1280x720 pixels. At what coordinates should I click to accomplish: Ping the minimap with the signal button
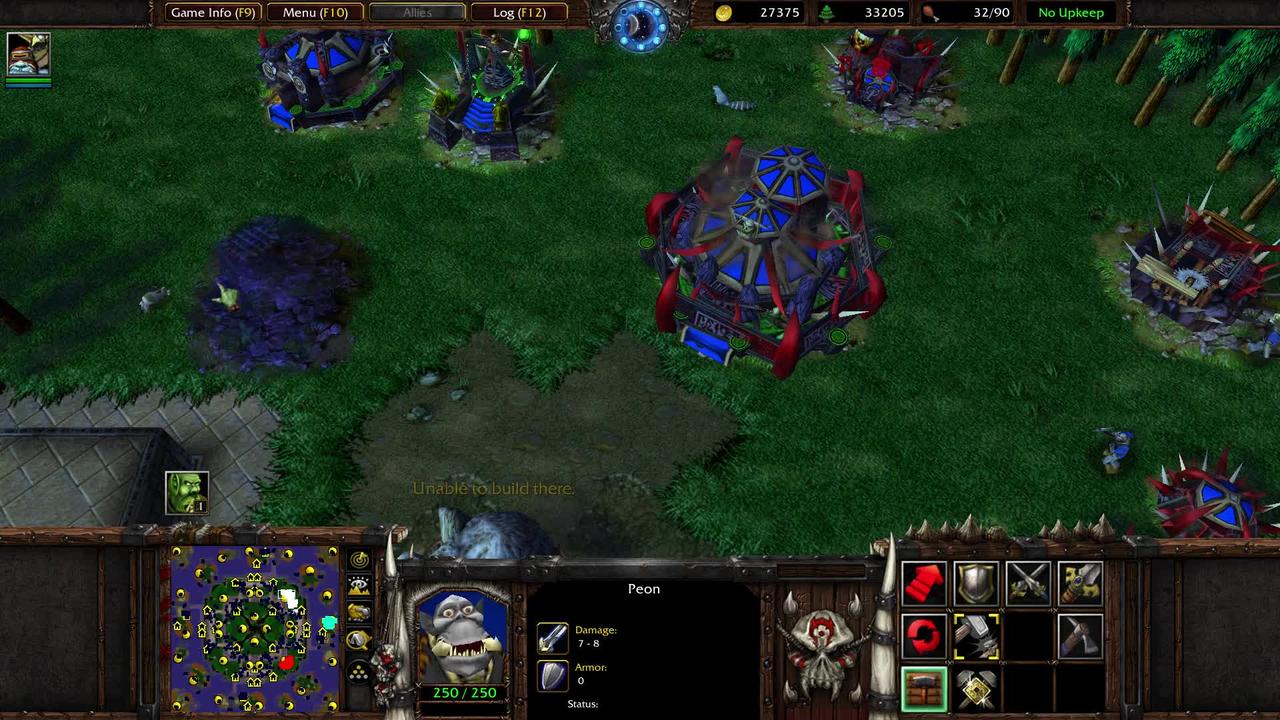(357, 561)
